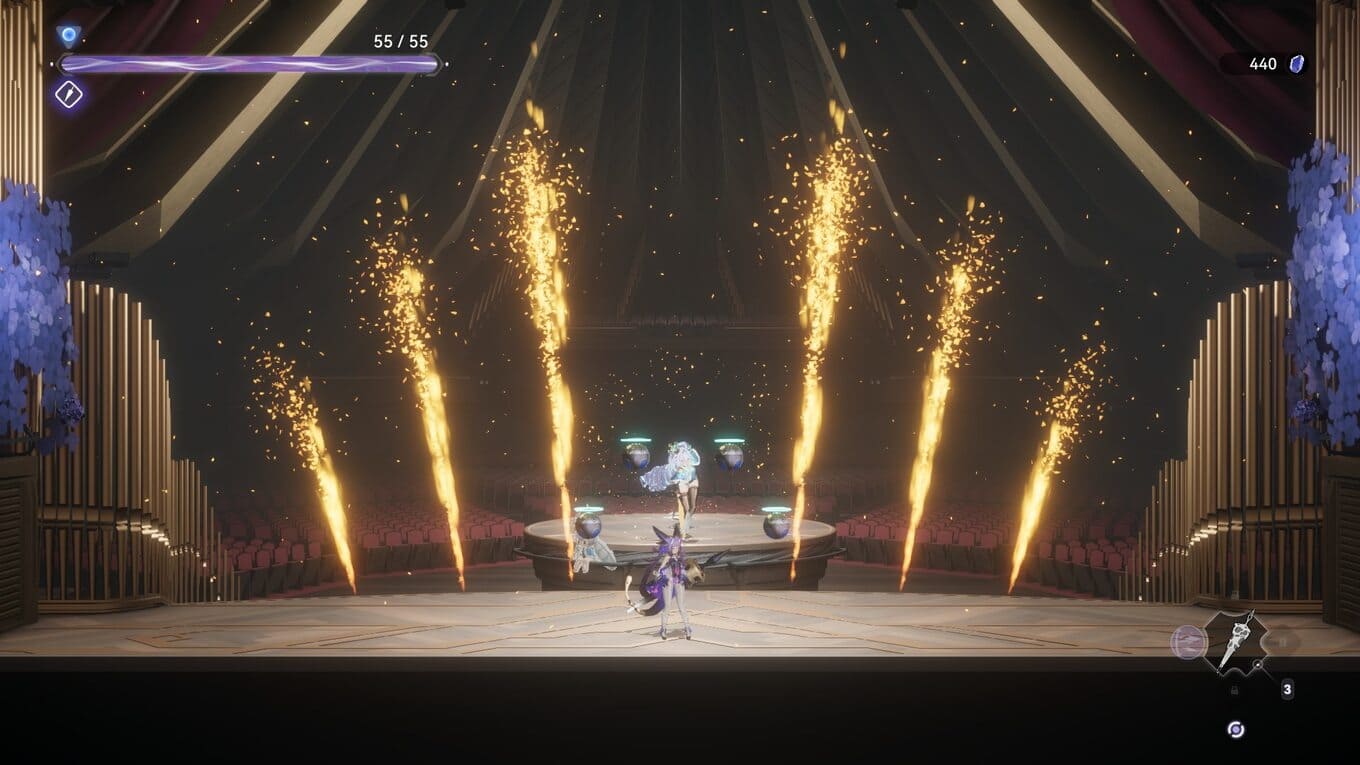
Task: Select the ornate dagger weapon slot
Action: click(1236, 641)
